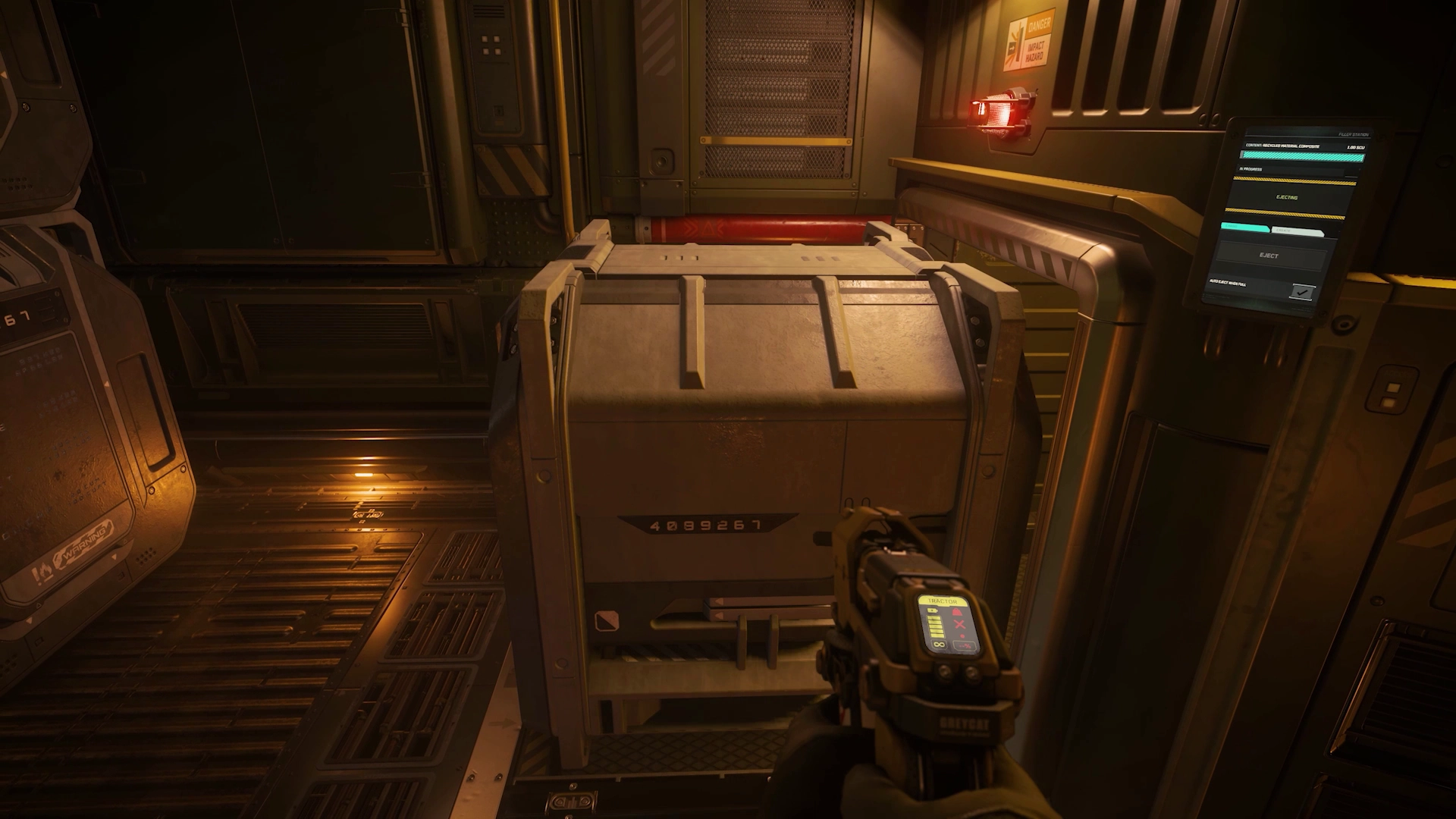The image size is (1456, 819).
Task: Switch to the teal Cargo tab
Action: click(x=1244, y=227)
